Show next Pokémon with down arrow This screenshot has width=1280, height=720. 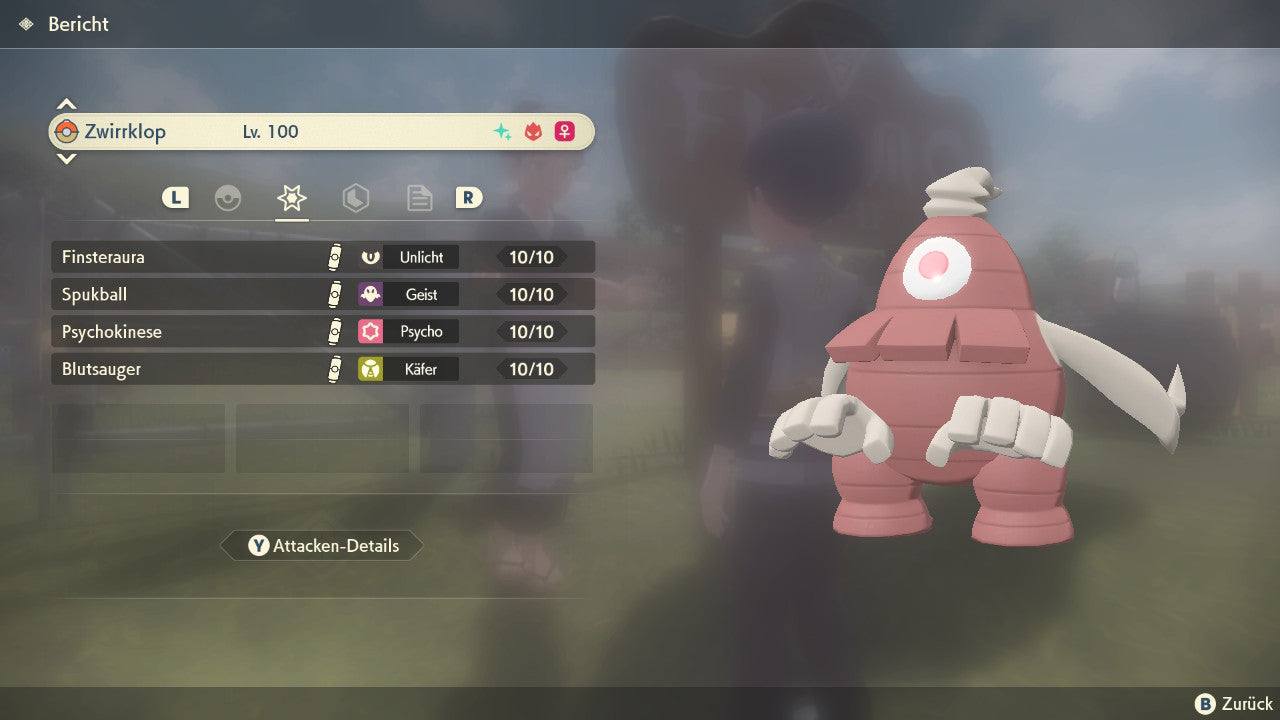click(x=66, y=158)
